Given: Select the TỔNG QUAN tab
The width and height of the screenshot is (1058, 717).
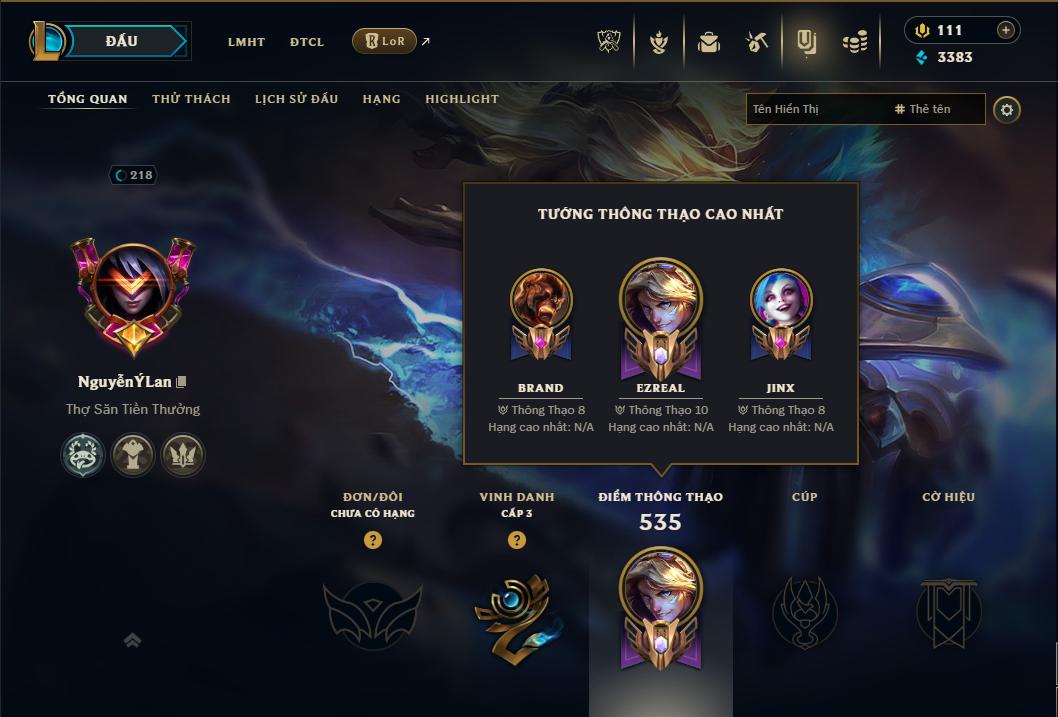Looking at the screenshot, I should pyautogui.click(x=88, y=99).
